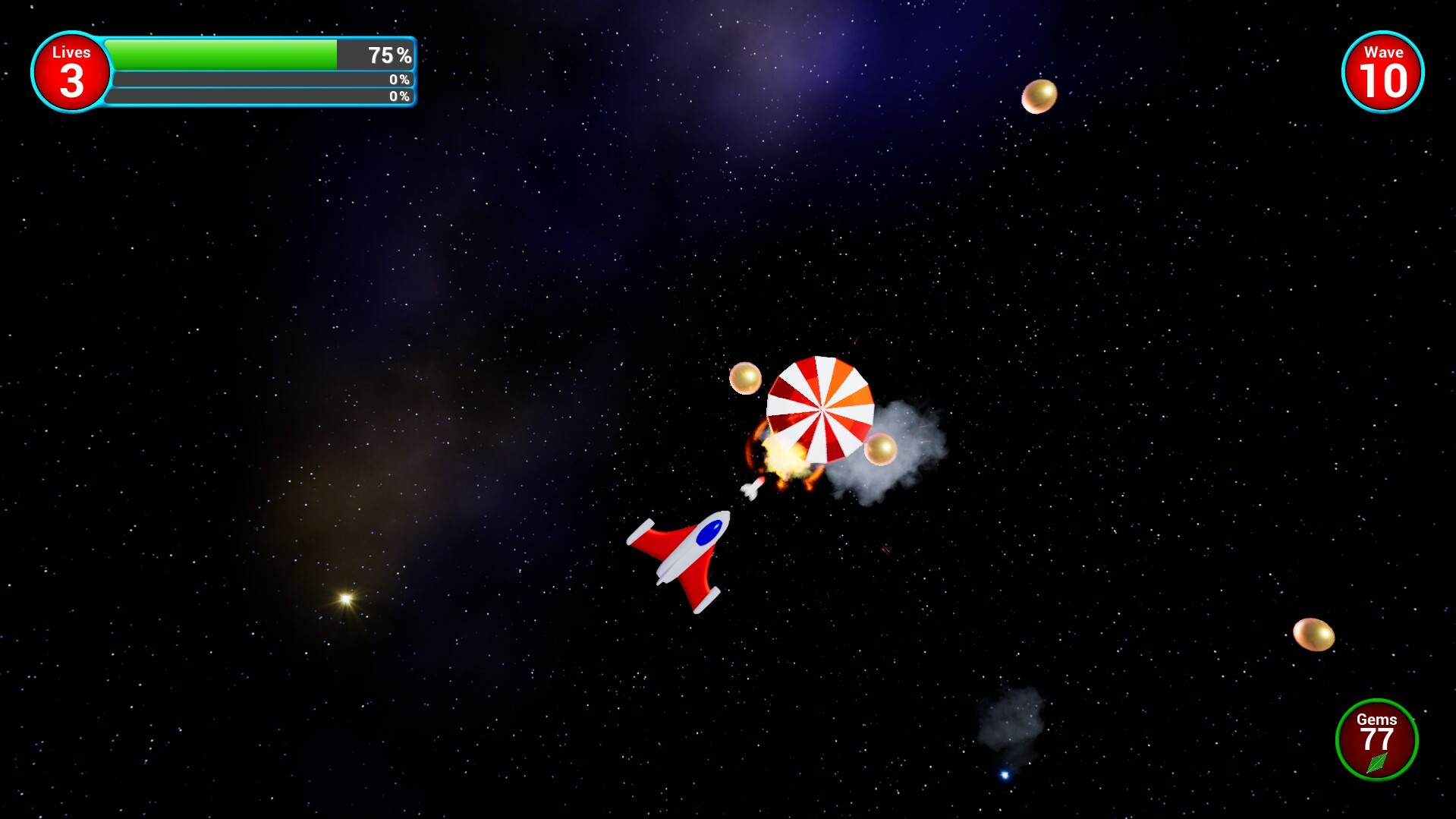The image size is (1456, 819).
Task: Select the green 75% health bar
Action: coord(220,53)
